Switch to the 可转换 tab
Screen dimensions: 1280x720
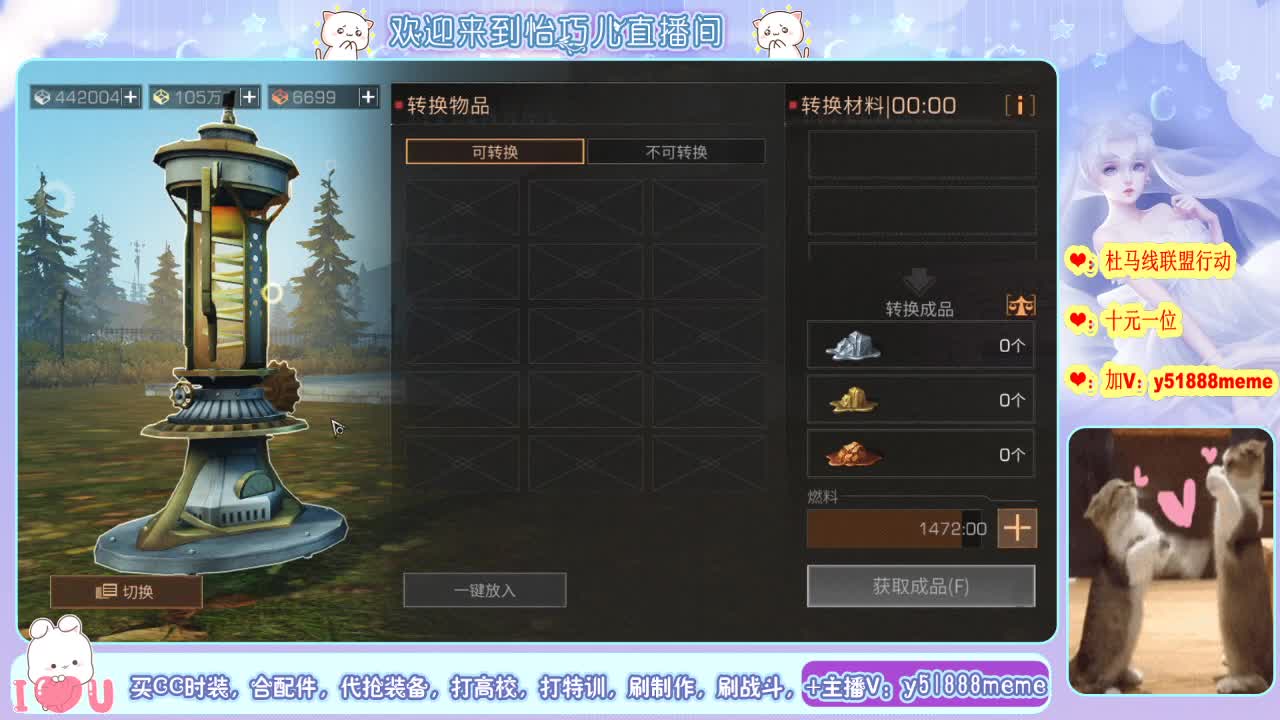pos(495,151)
